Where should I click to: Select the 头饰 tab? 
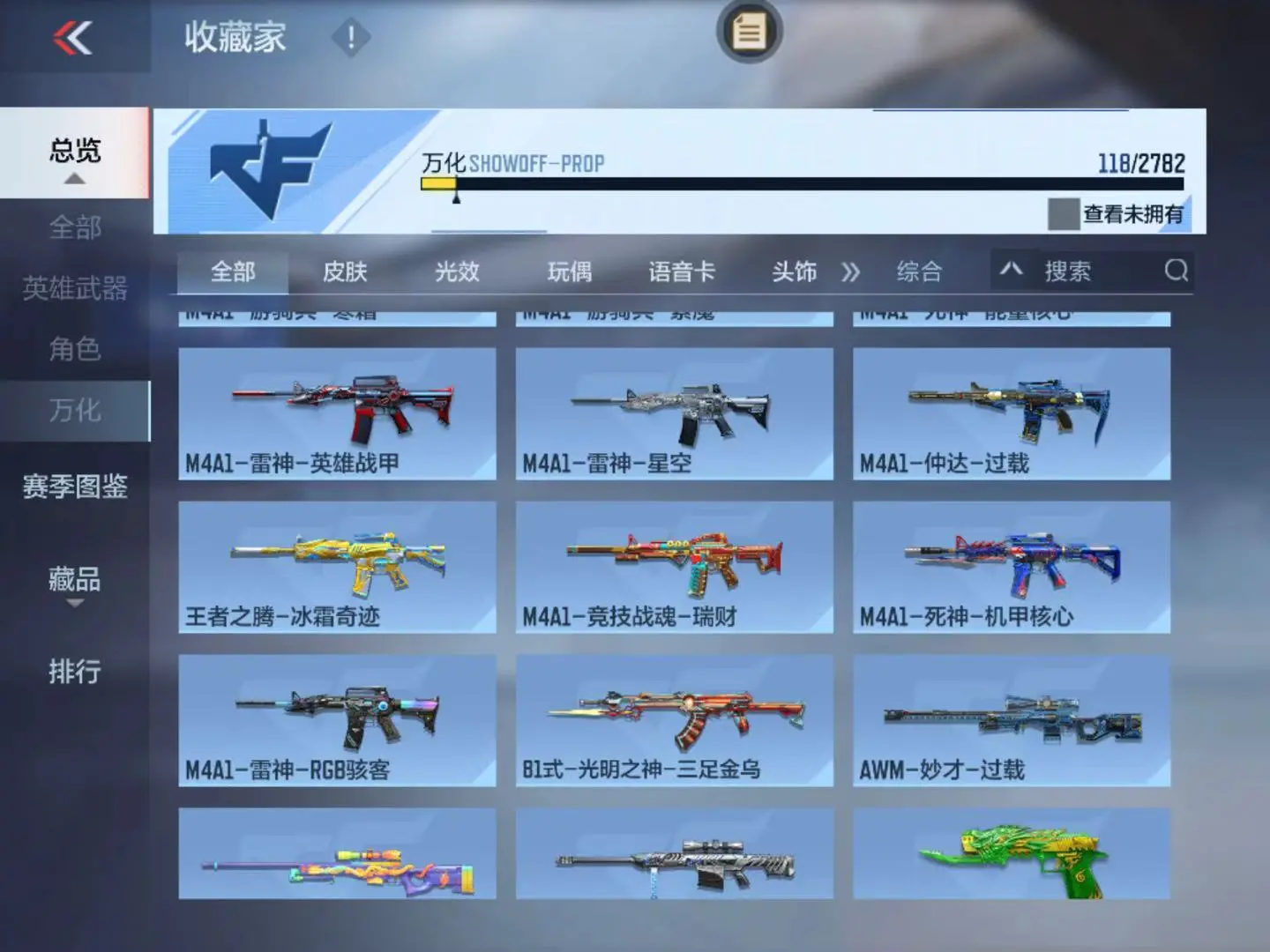pos(794,271)
